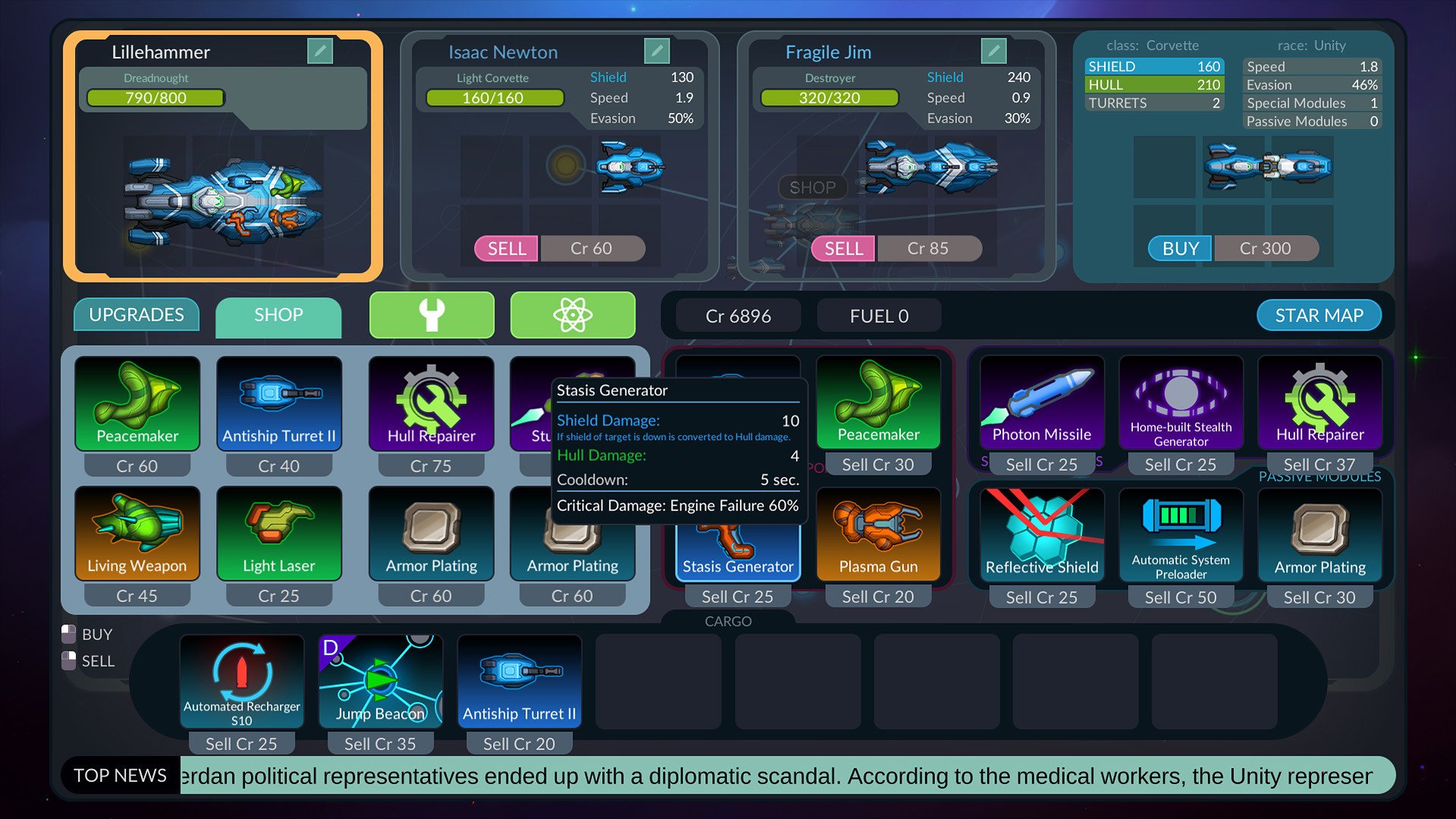Choose the Jump Beacon in cargo

click(x=380, y=681)
